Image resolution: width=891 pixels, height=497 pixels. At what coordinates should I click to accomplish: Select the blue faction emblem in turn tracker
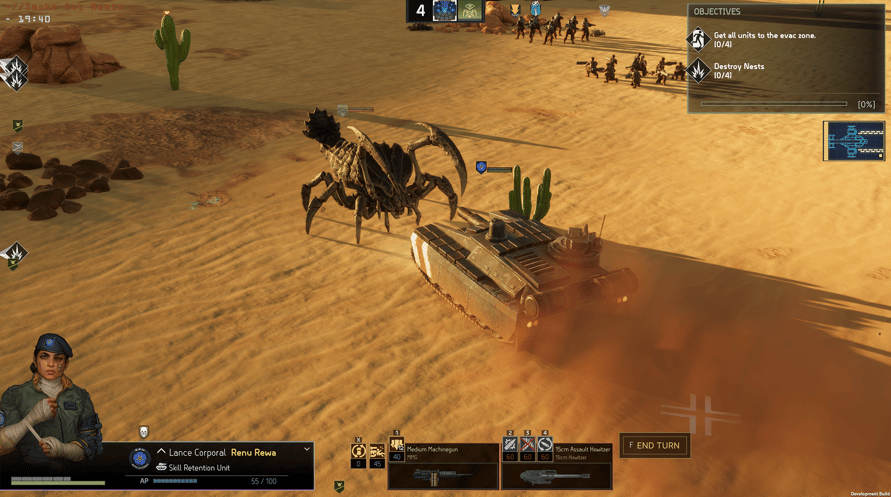444,11
